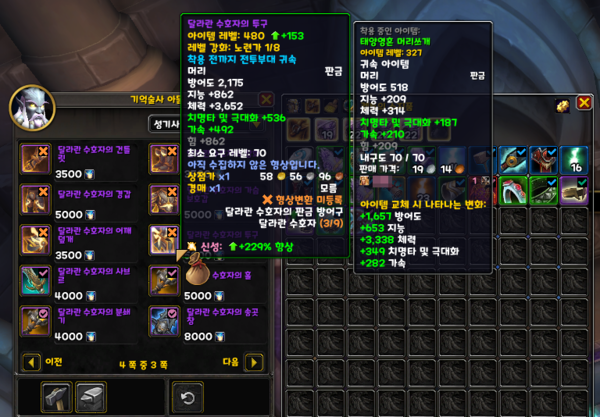Select the 달라란 수호자의 건틀릿 item
This screenshot has height=417, width=600.
point(37,159)
